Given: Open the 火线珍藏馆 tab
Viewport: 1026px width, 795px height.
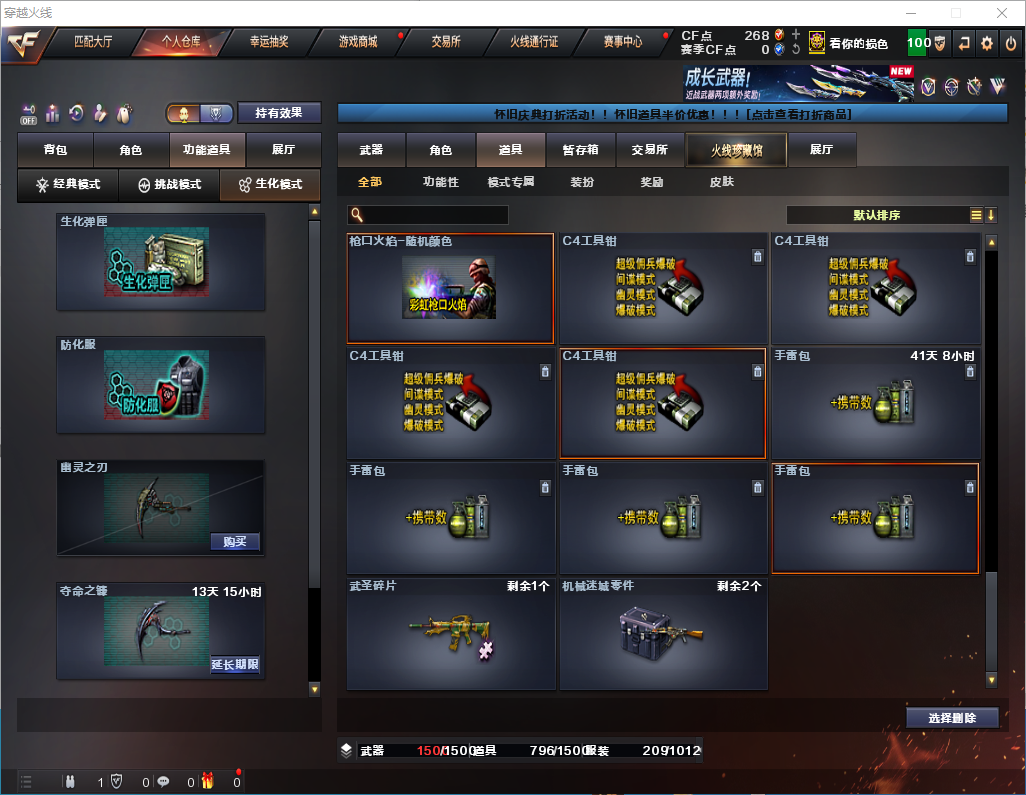Looking at the screenshot, I should tap(736, 150).
